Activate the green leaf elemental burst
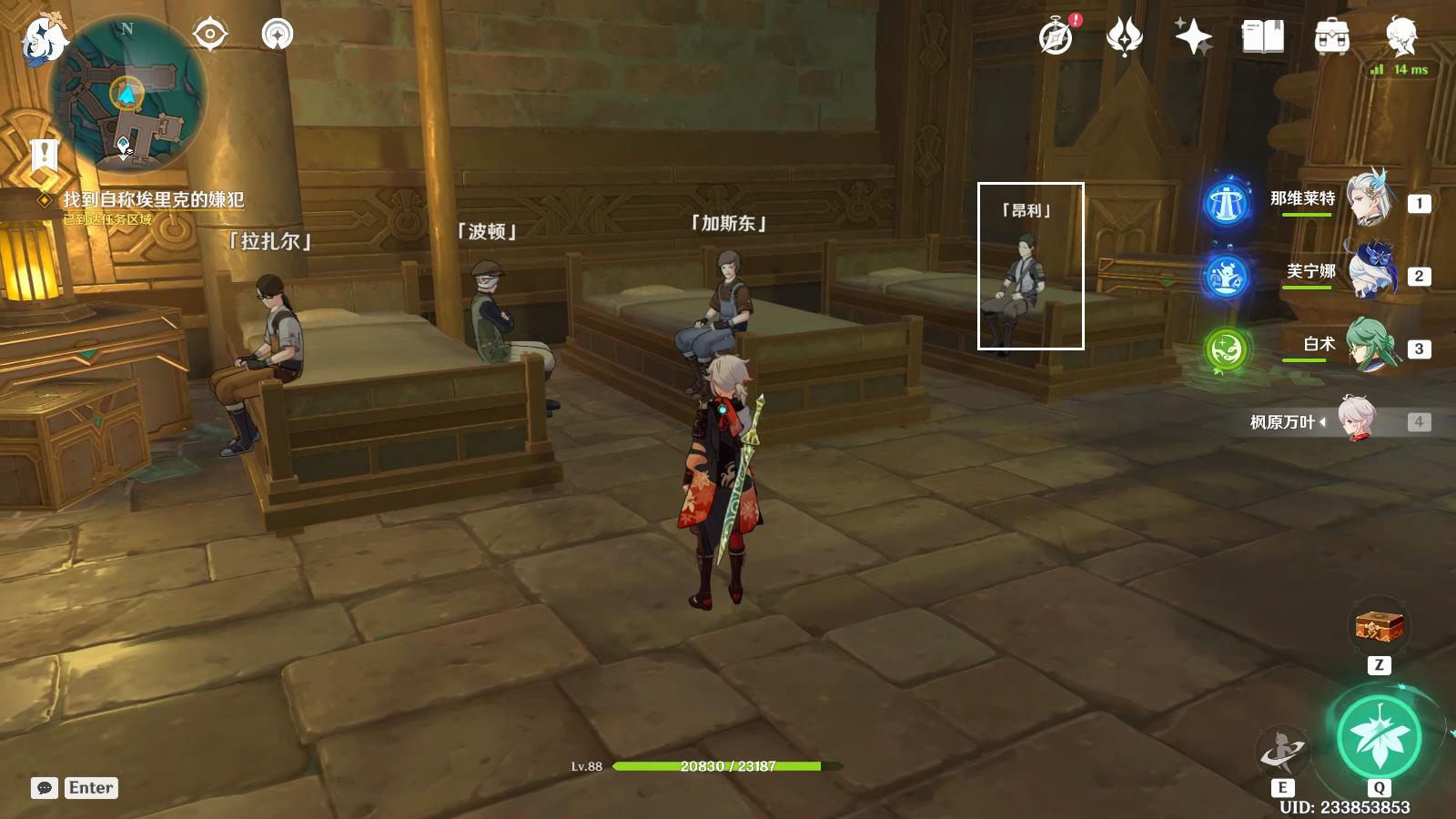 [1379, 737]
